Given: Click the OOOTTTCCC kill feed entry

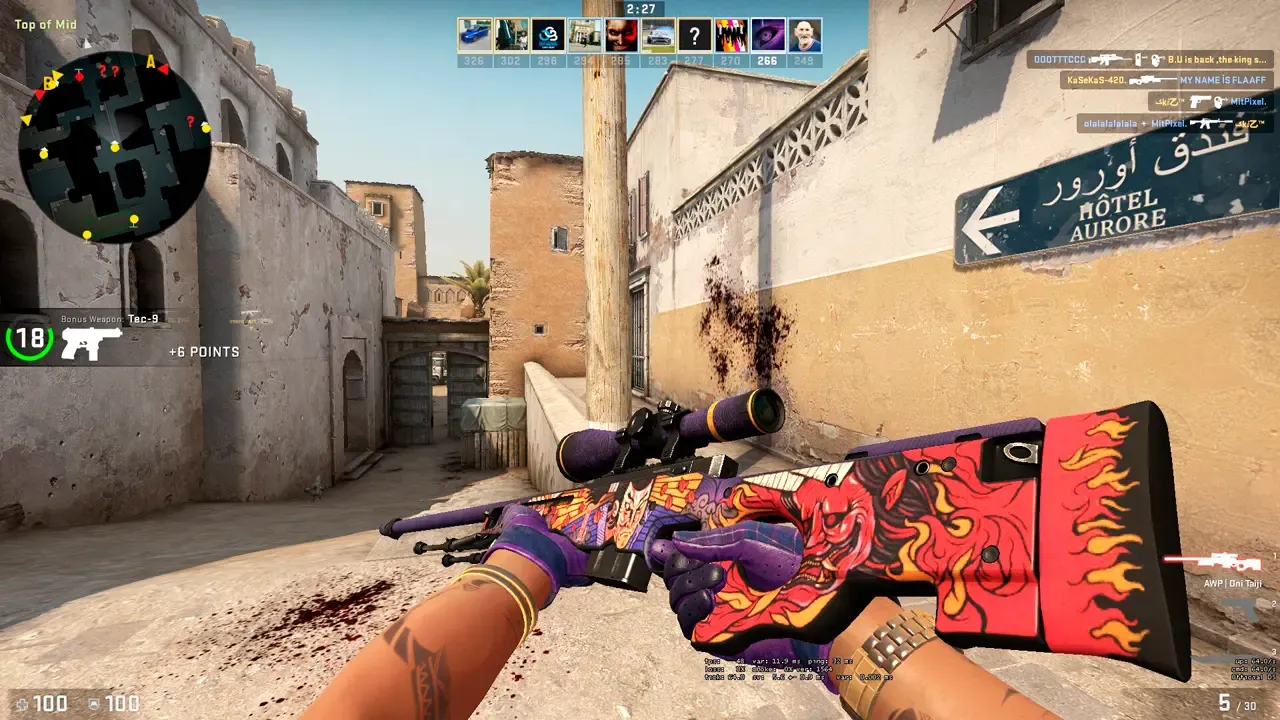Looking at the screenshot, I should pyautogui.click(x=1149, y=60).
